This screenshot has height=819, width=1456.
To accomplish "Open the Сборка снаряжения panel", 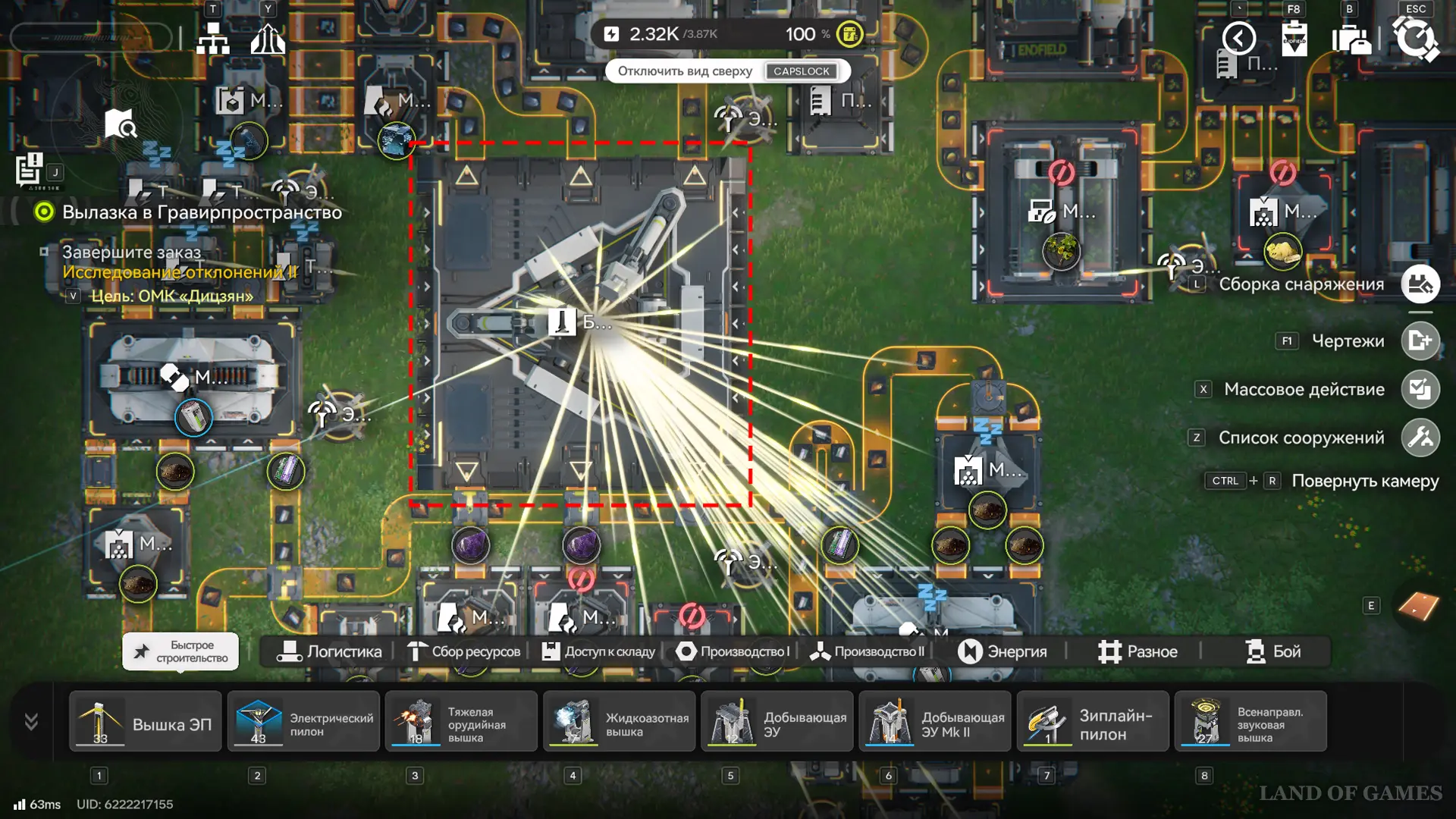I will 1420,284.
